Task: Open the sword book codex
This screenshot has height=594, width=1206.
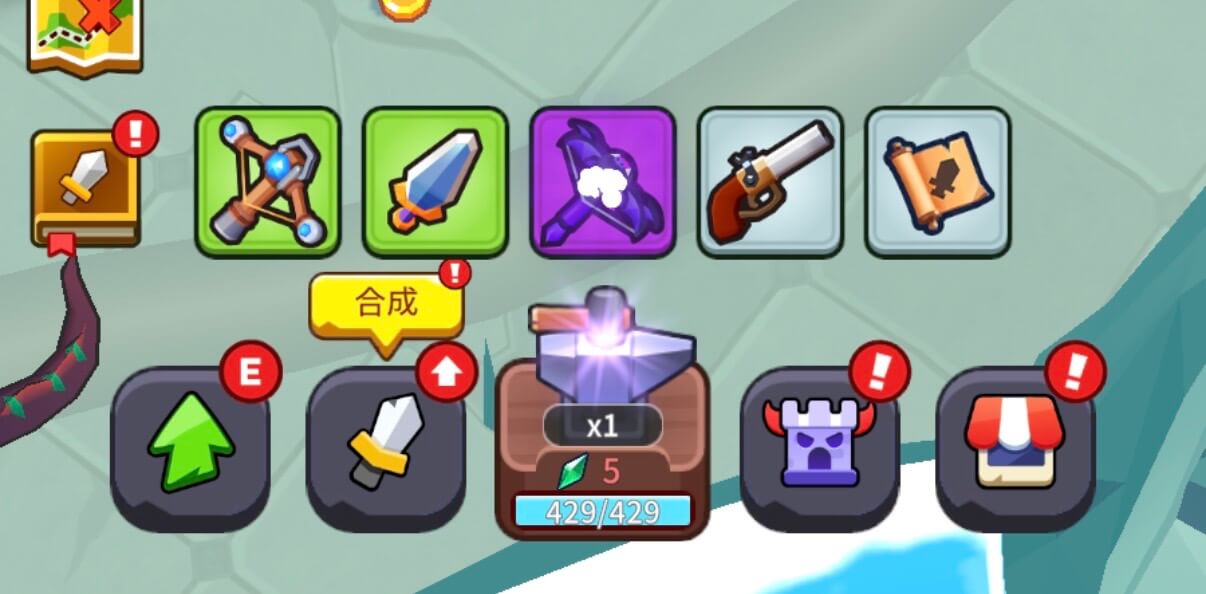Action: tap(85, 189)
